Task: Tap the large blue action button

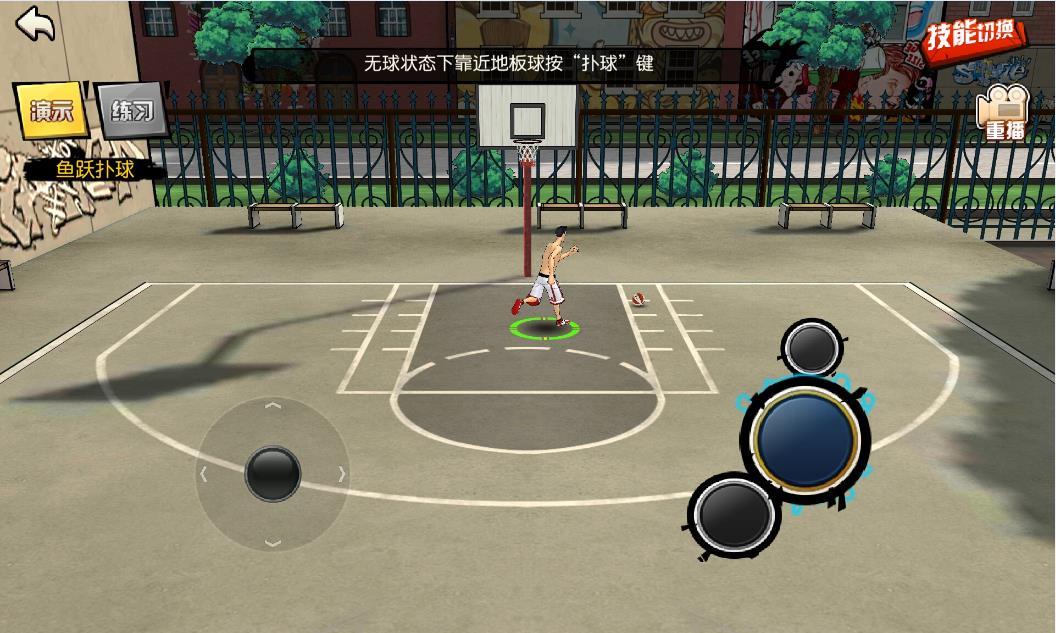Action: point(805,436)
